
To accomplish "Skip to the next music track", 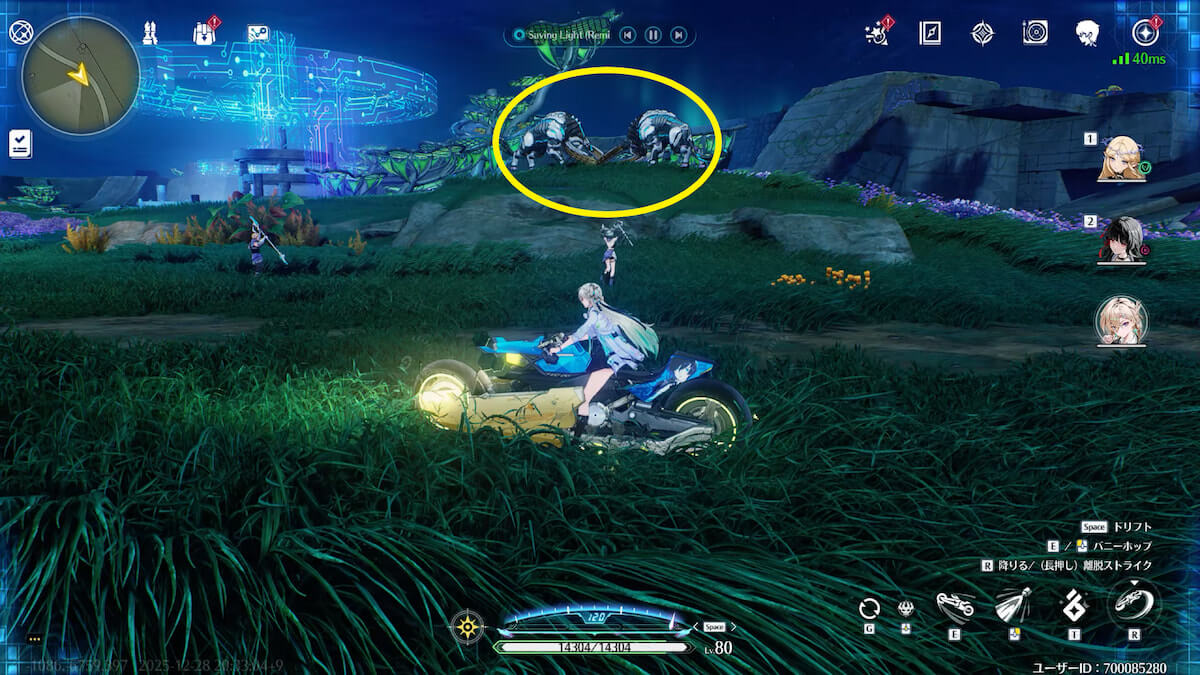I will tap(678, 35).
